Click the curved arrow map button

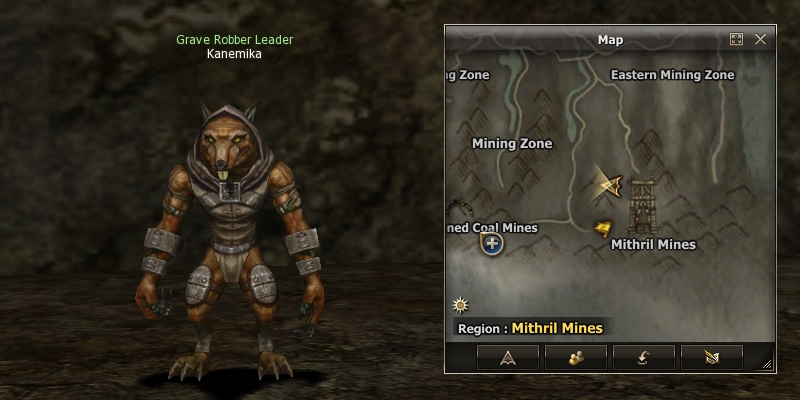click(x=643, y=357)
